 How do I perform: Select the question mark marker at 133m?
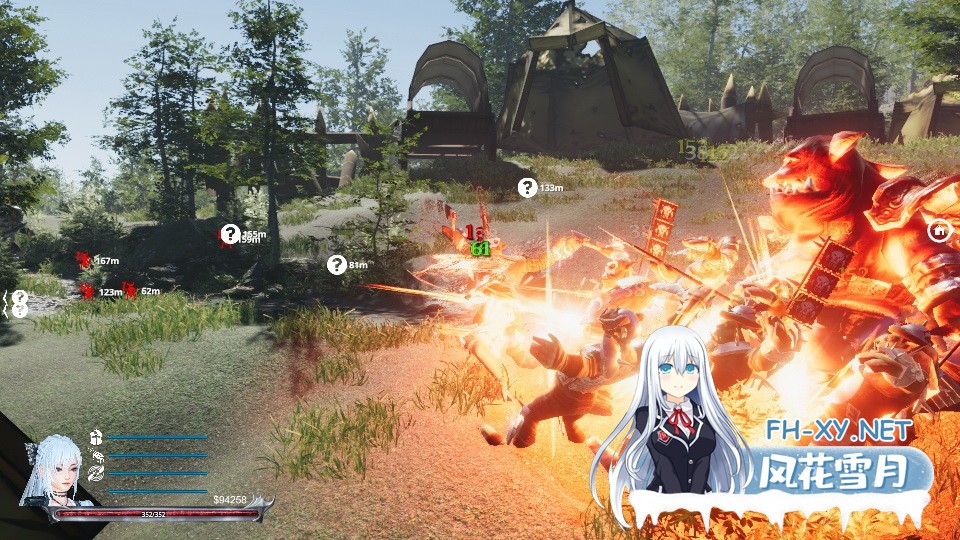pos(527,187)
